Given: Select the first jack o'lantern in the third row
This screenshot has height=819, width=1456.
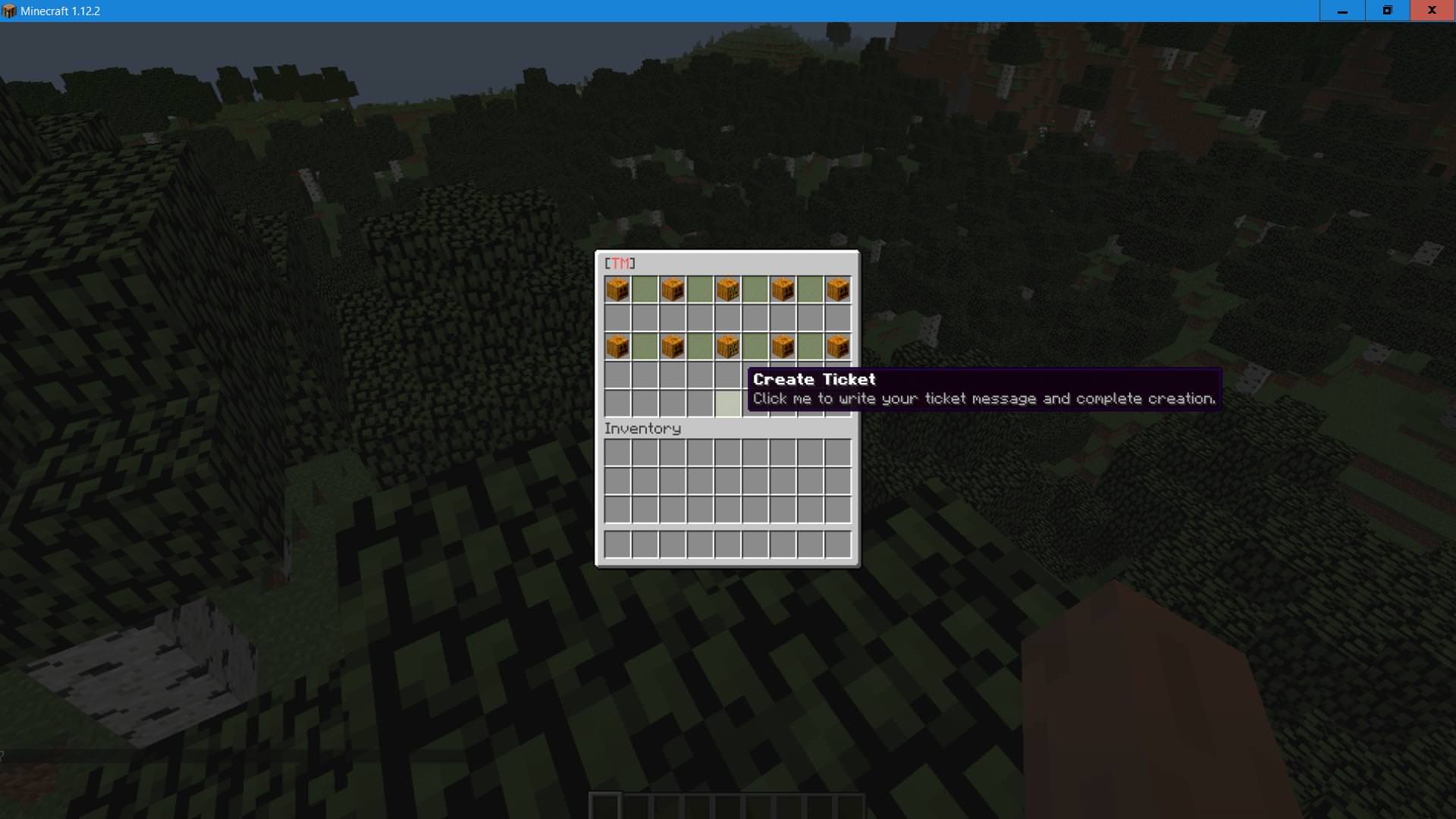Looking at the screenshot, I should [x=617, y=346].
